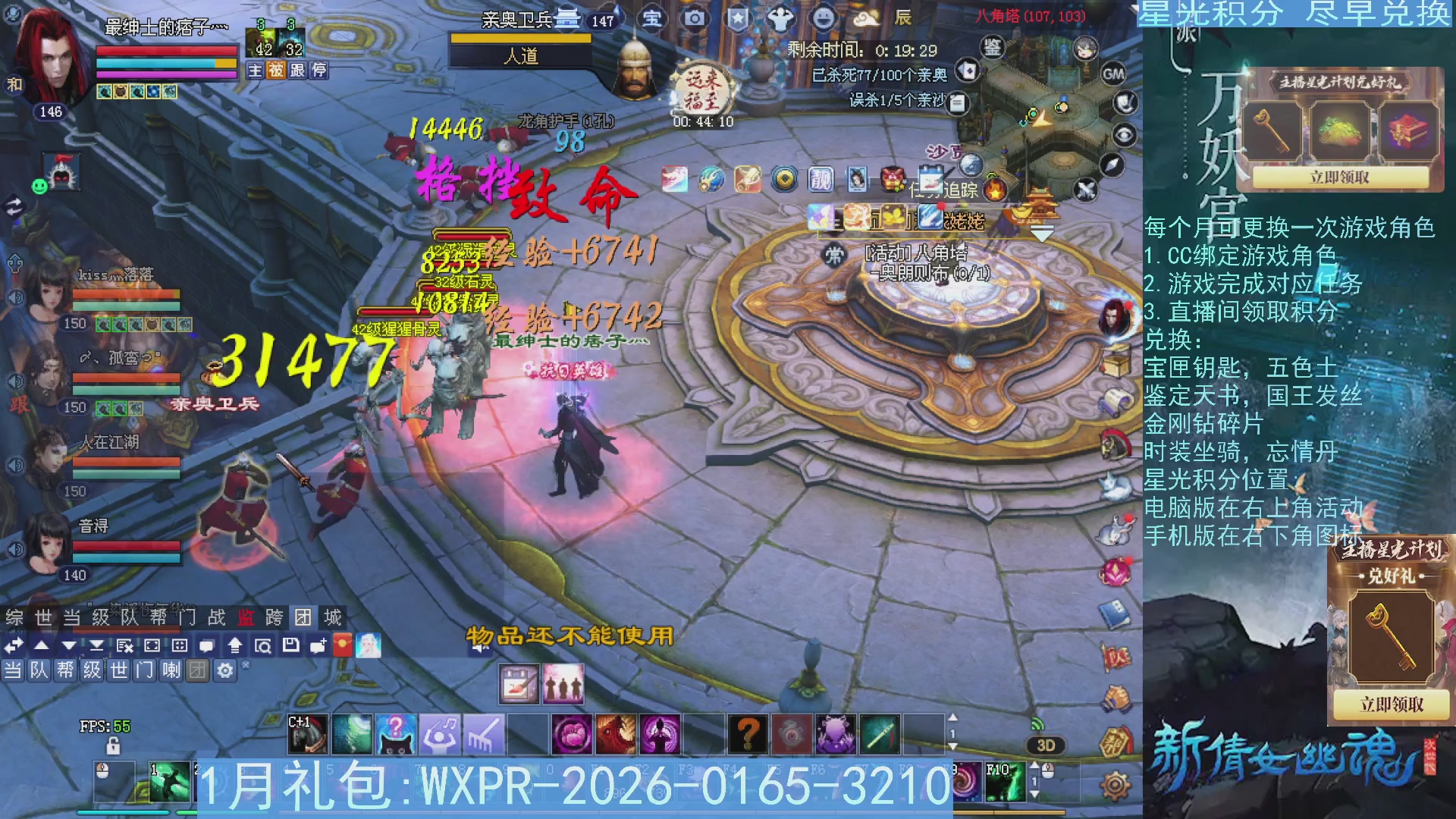Toggle the 3D minimap view button

click(1044, 745)
